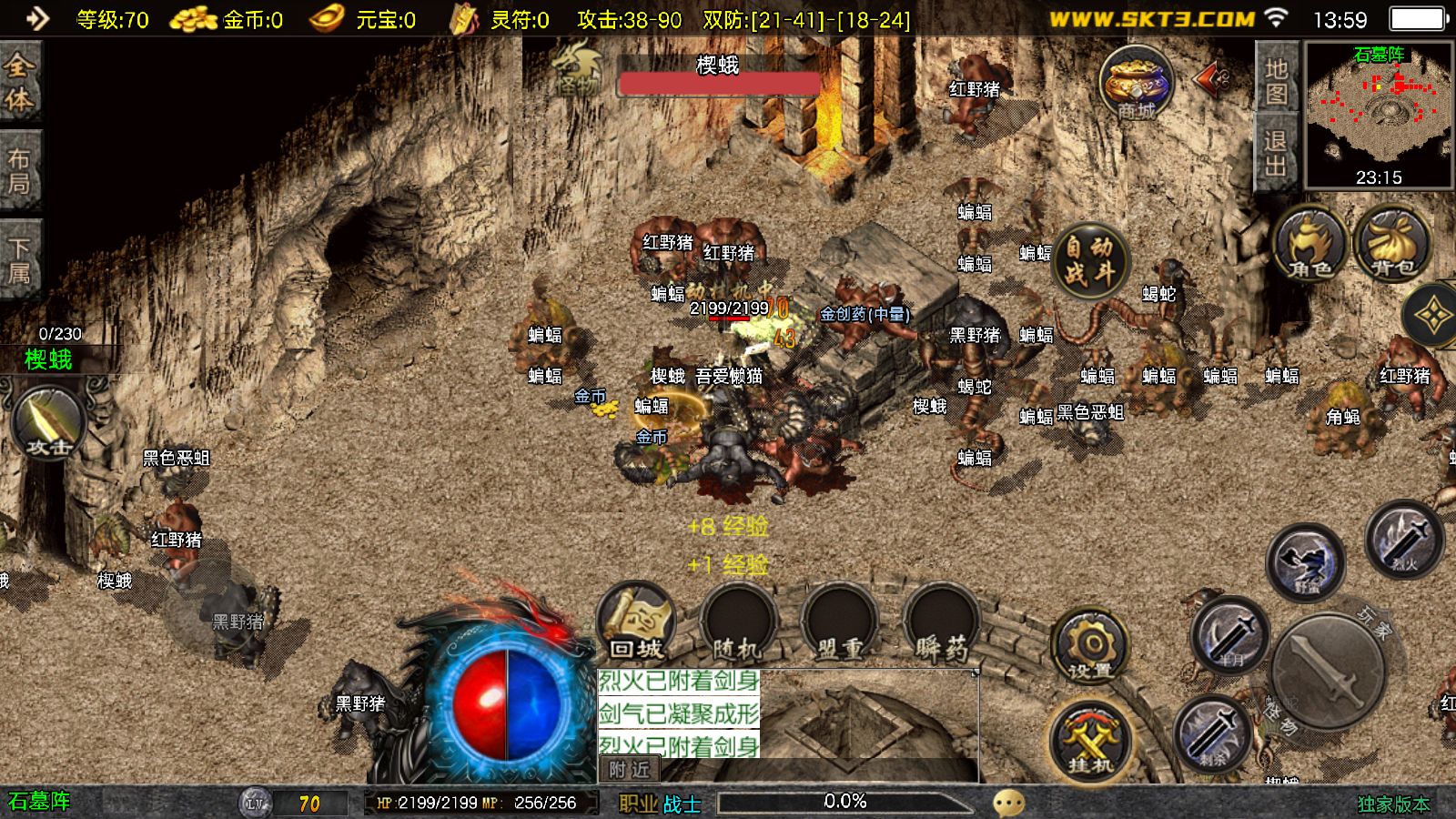Open the 地图 map button

[1276, 80]
